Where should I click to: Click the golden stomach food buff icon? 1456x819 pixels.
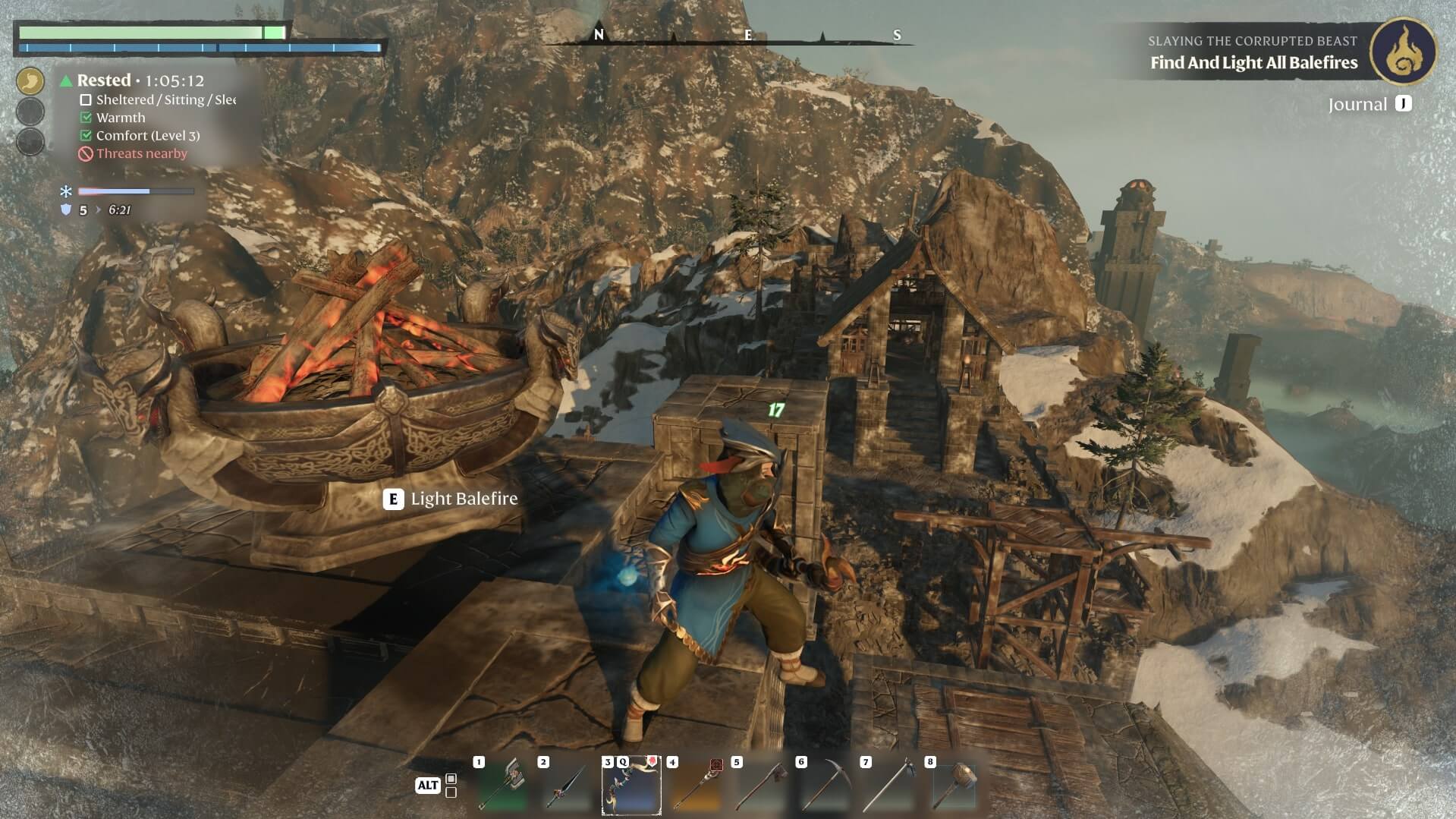(x=30, y=80)
